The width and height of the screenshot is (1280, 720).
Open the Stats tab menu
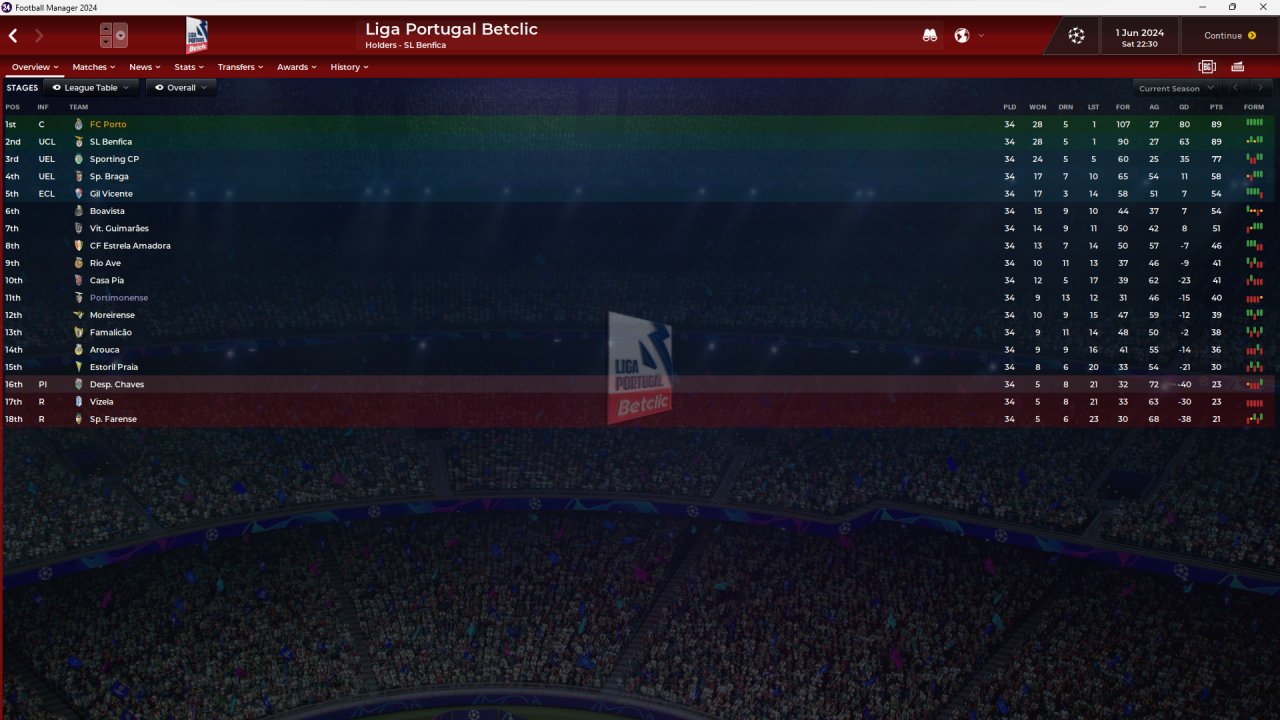(189, 67)
